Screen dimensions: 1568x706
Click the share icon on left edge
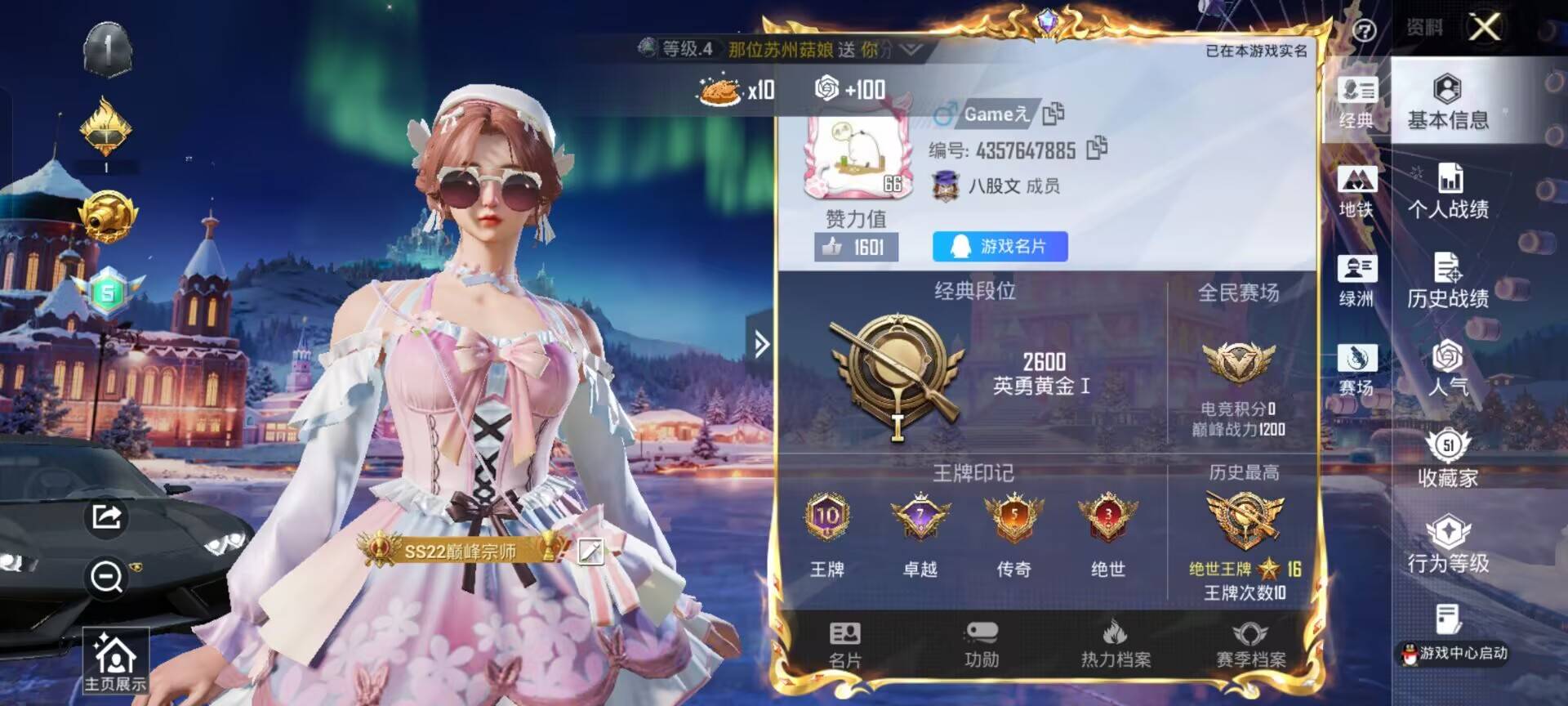105,517
